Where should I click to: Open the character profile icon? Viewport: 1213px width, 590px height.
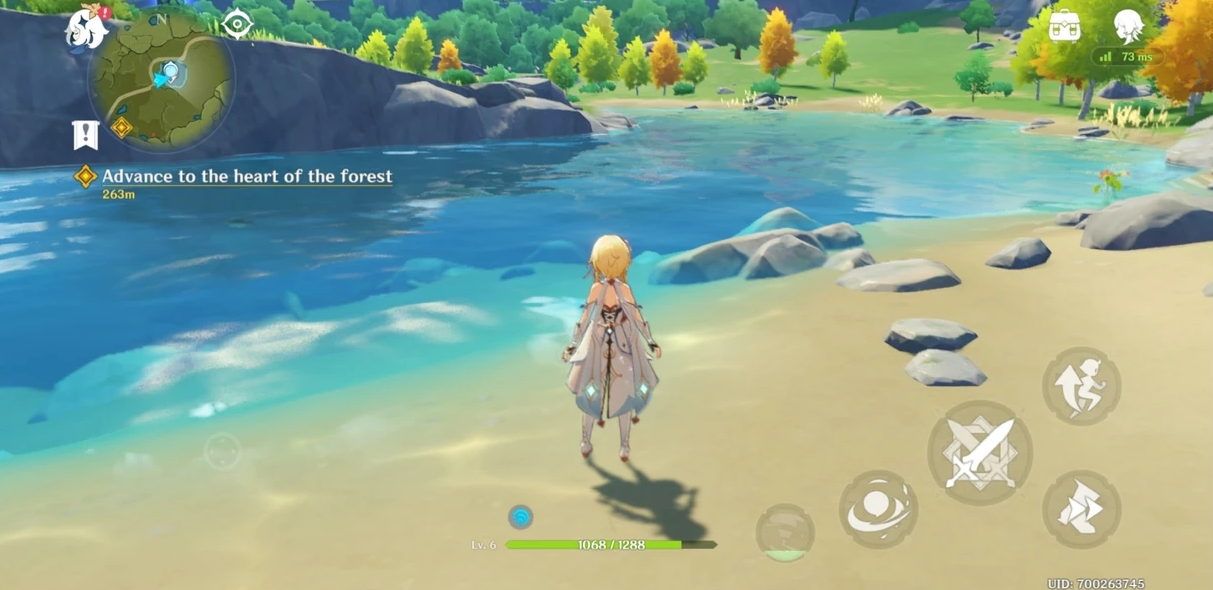[1128, 26]
